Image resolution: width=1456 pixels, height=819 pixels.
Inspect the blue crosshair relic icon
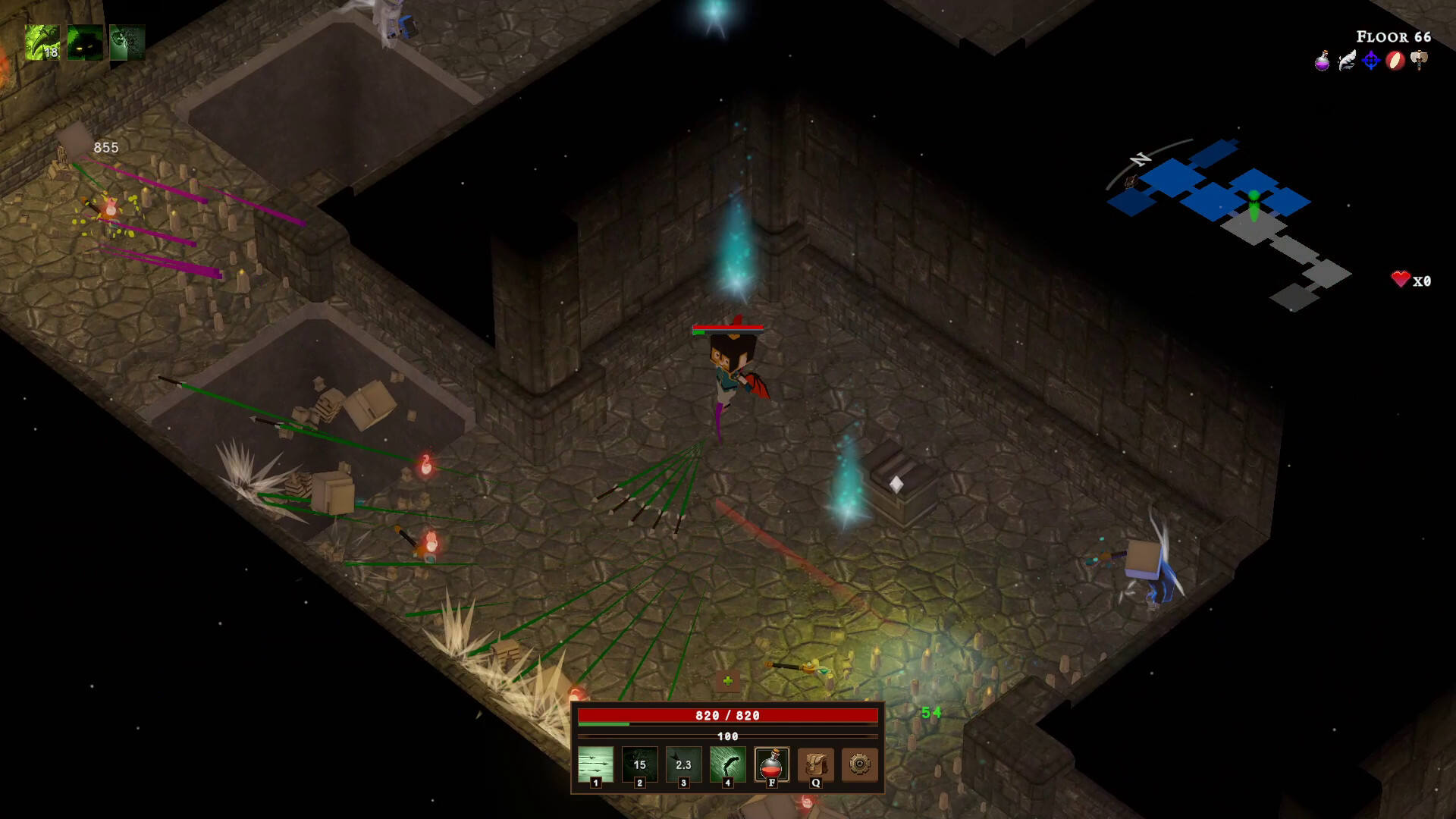point(1371,61)
